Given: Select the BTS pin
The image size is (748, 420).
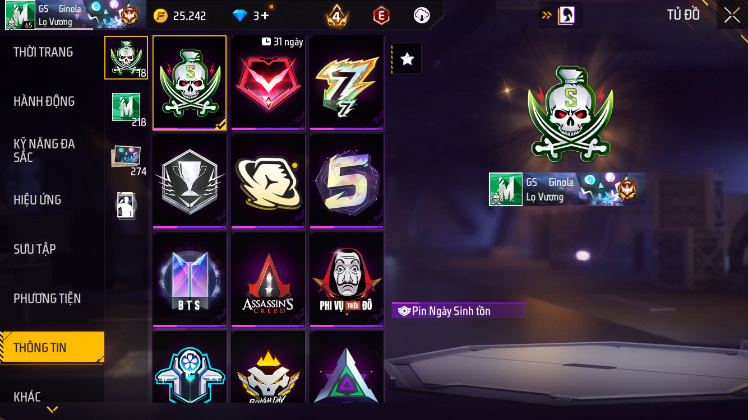Looking at the screenshot, I should [x=189, y=278].
